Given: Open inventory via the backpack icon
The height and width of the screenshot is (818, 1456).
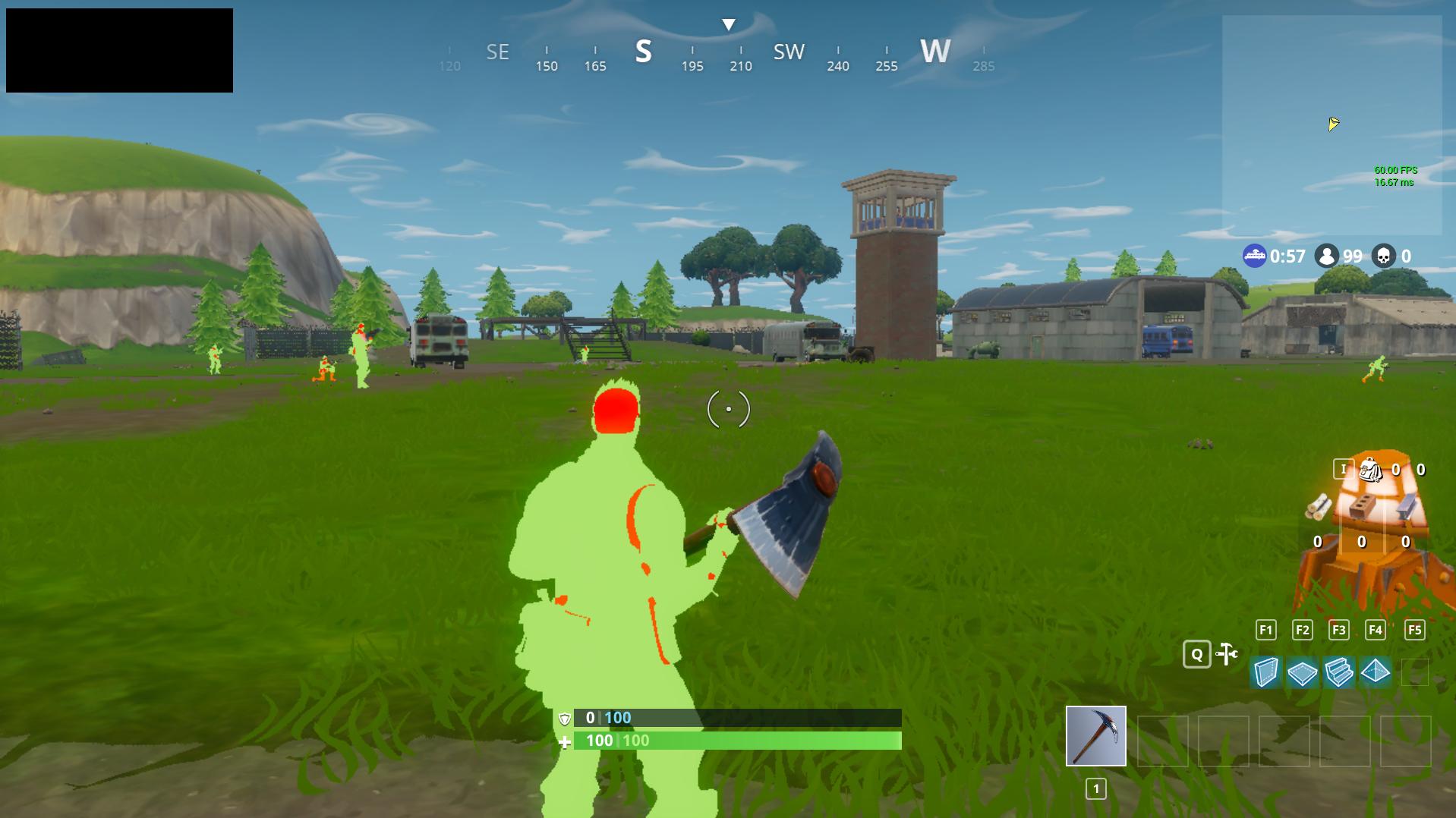Looking at the screenshot, I should 1369,470.
